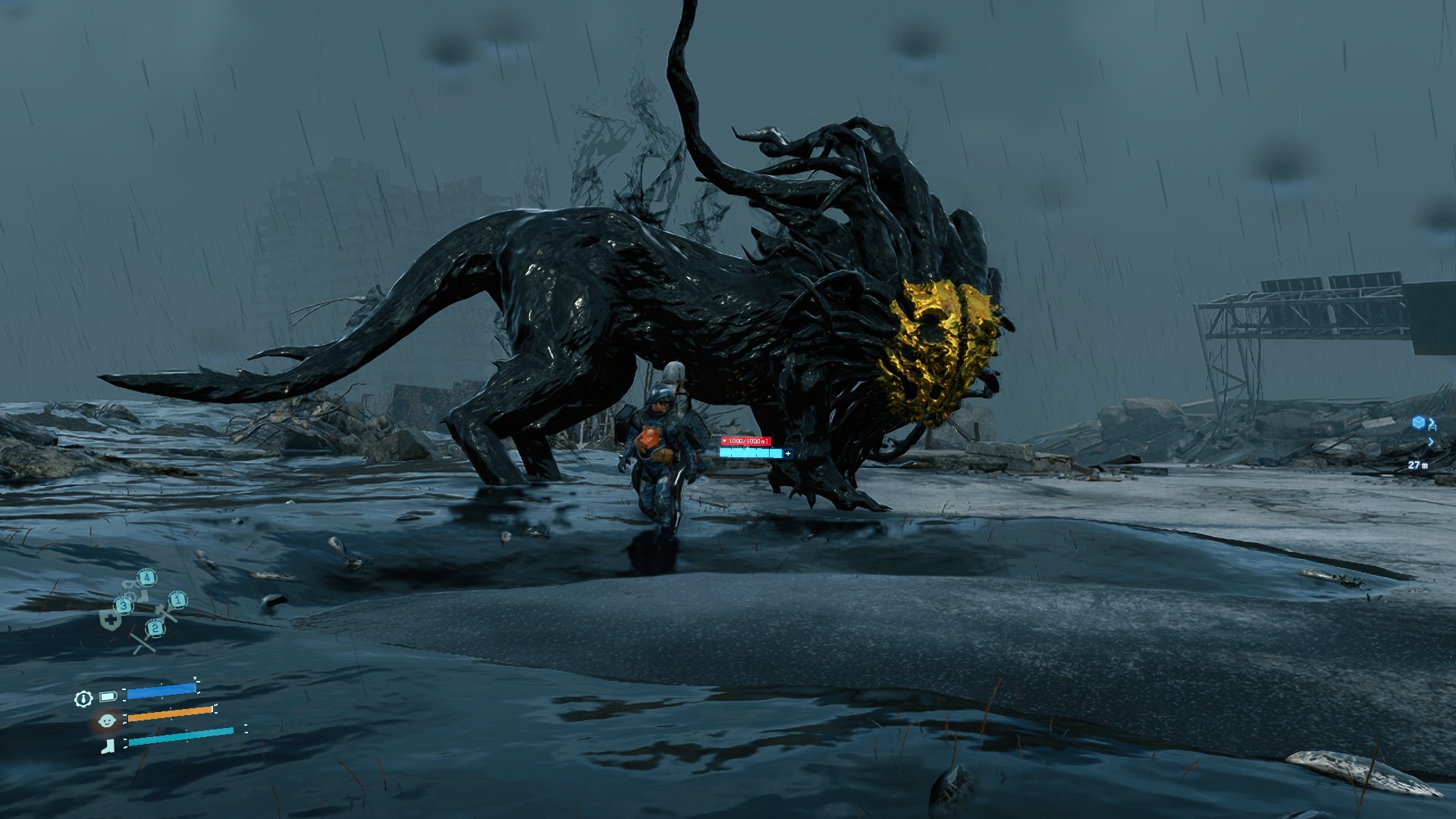This screenshot has width=1456, height=819.
Task: Expand the upper chevron beside the cube marker
Action: point(1432,424)
